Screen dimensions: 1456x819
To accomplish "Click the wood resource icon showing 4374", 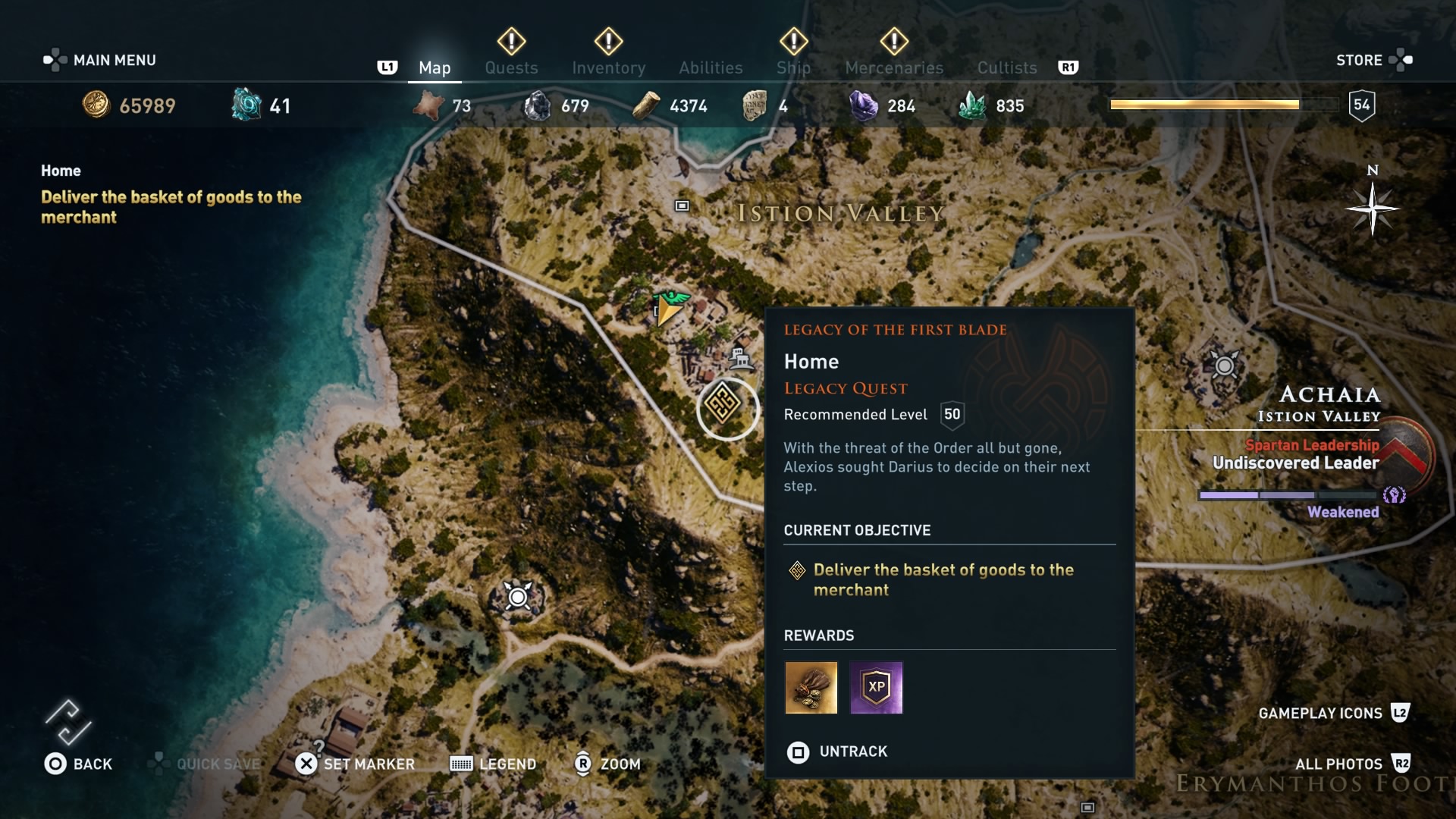I will click(645, 105).
